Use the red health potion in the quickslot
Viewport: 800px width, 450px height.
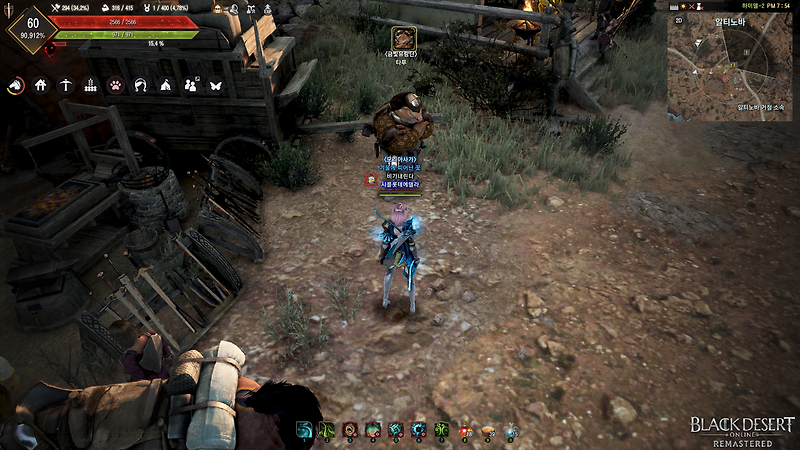[x=464, y=430]
